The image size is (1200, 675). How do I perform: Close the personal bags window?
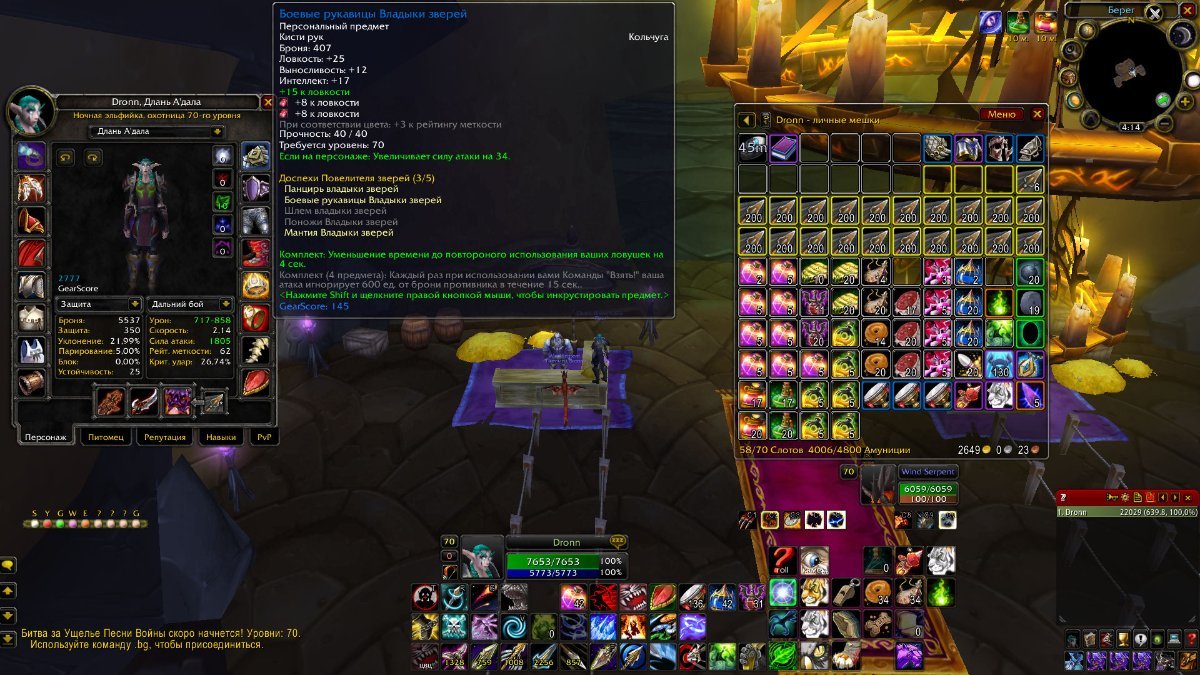pos(1037,115)
